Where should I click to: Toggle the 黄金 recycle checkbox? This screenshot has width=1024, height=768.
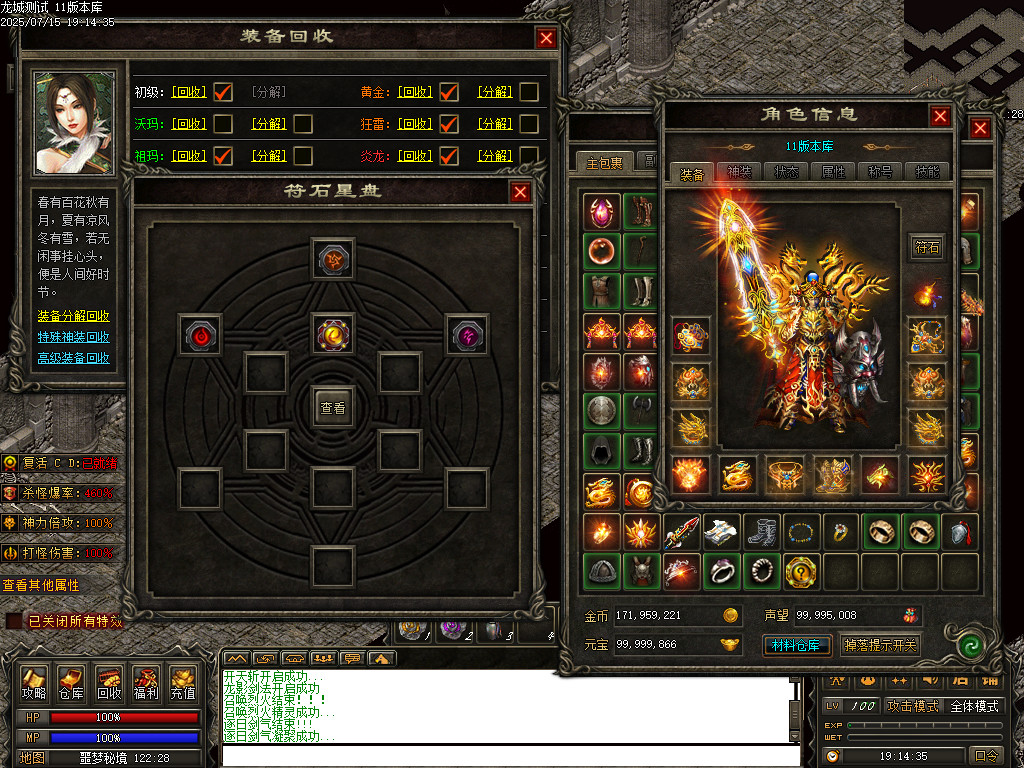(x=449, y=92)
